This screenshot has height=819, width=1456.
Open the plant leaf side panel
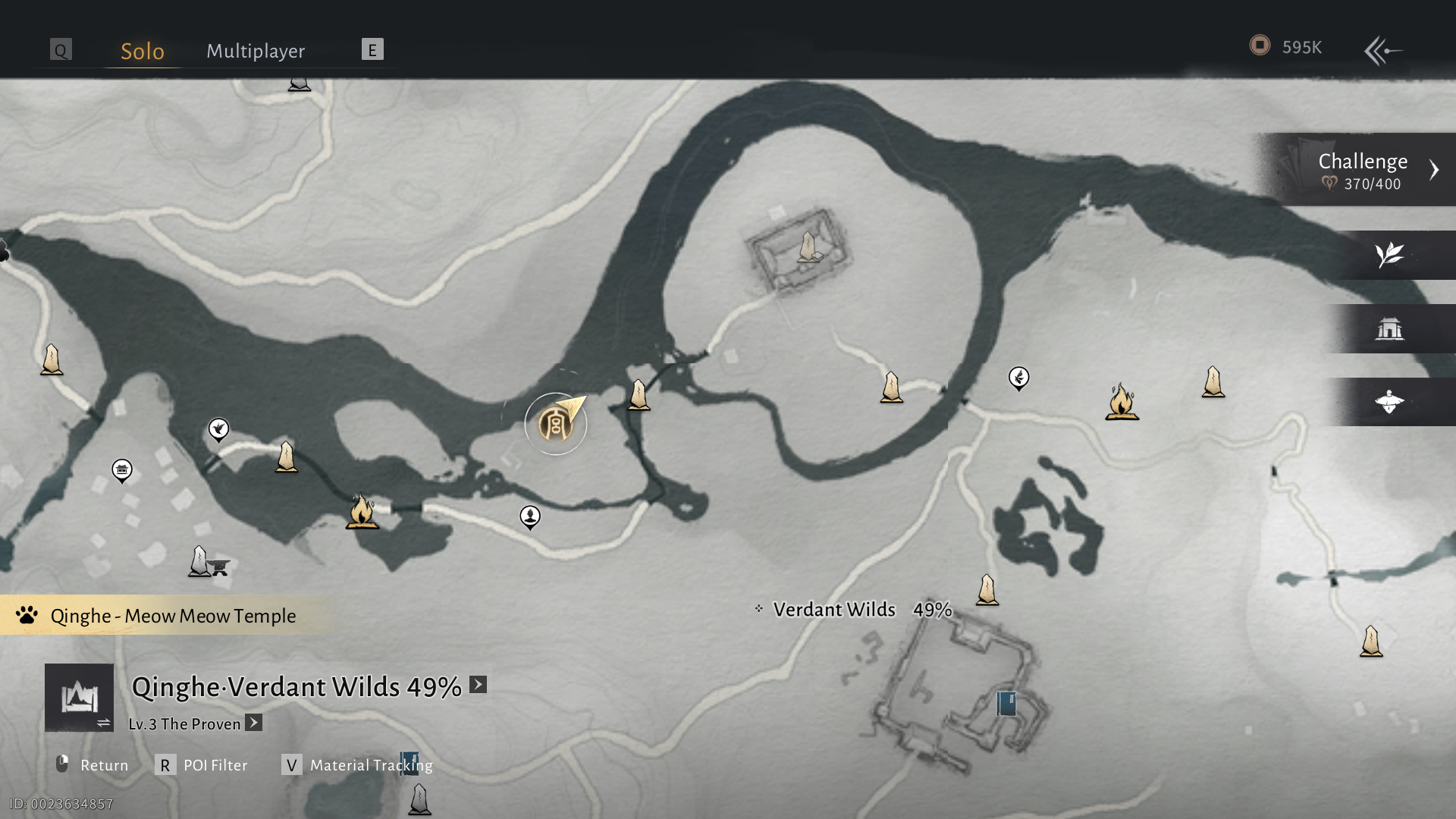click(1389, 255)
